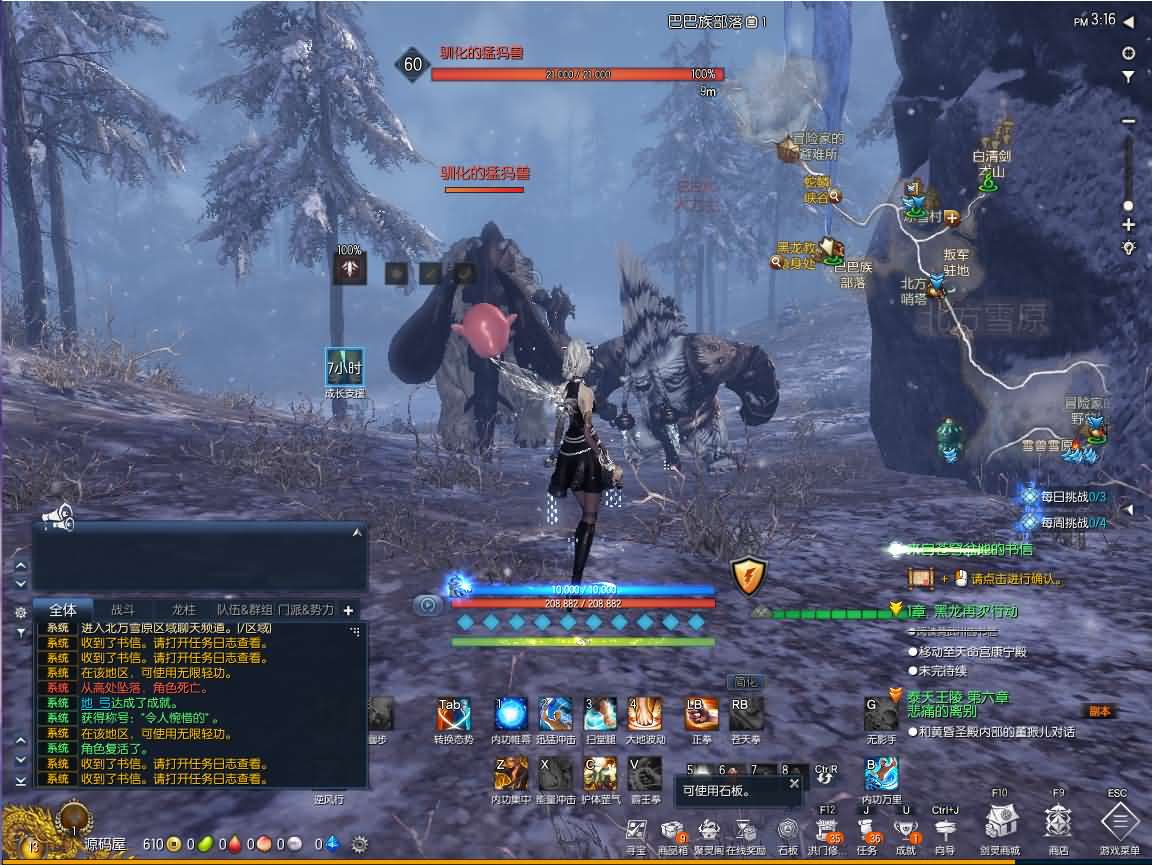Use the 护体罡气 skill

[x=601, y=773]
